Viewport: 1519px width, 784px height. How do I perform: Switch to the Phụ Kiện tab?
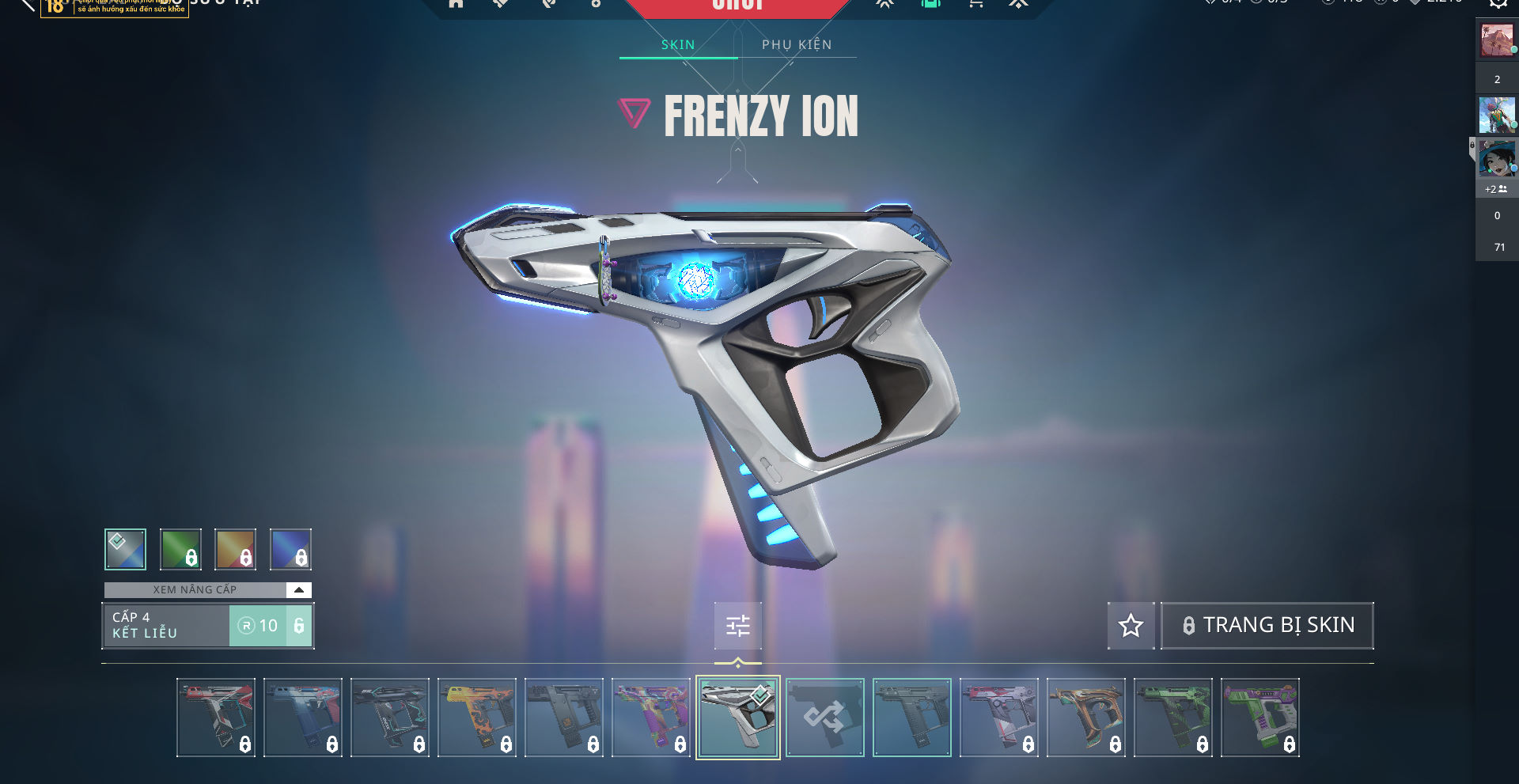coord(797,45)
